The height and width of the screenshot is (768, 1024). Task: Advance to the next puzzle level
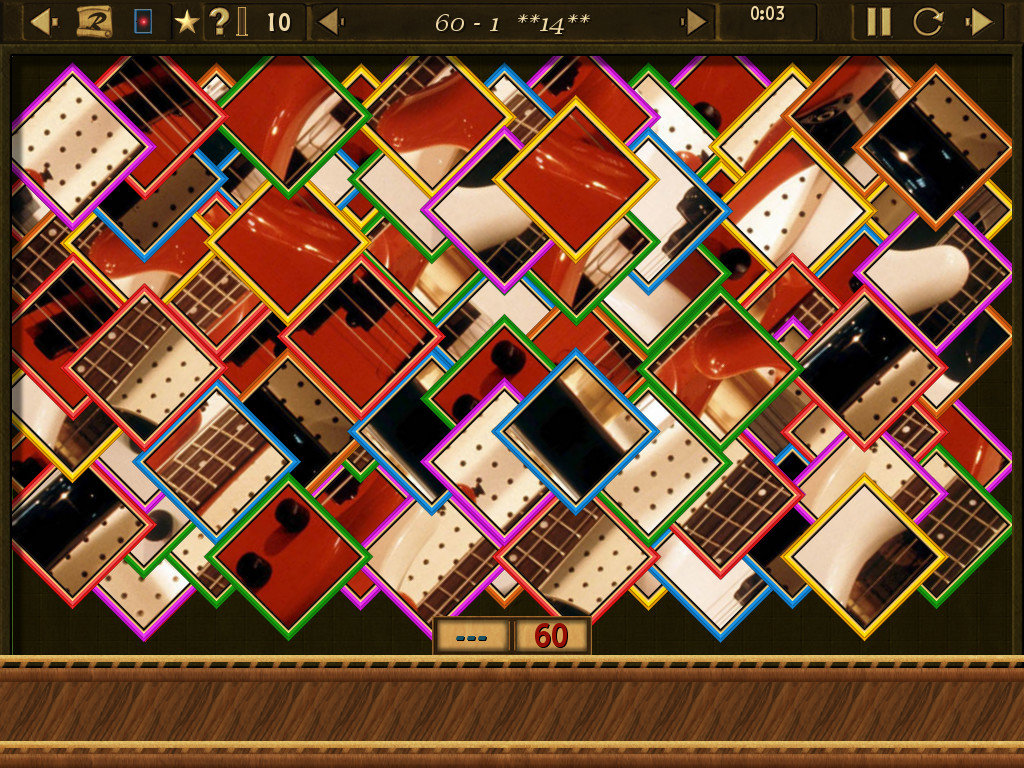(x=695, y=21)
